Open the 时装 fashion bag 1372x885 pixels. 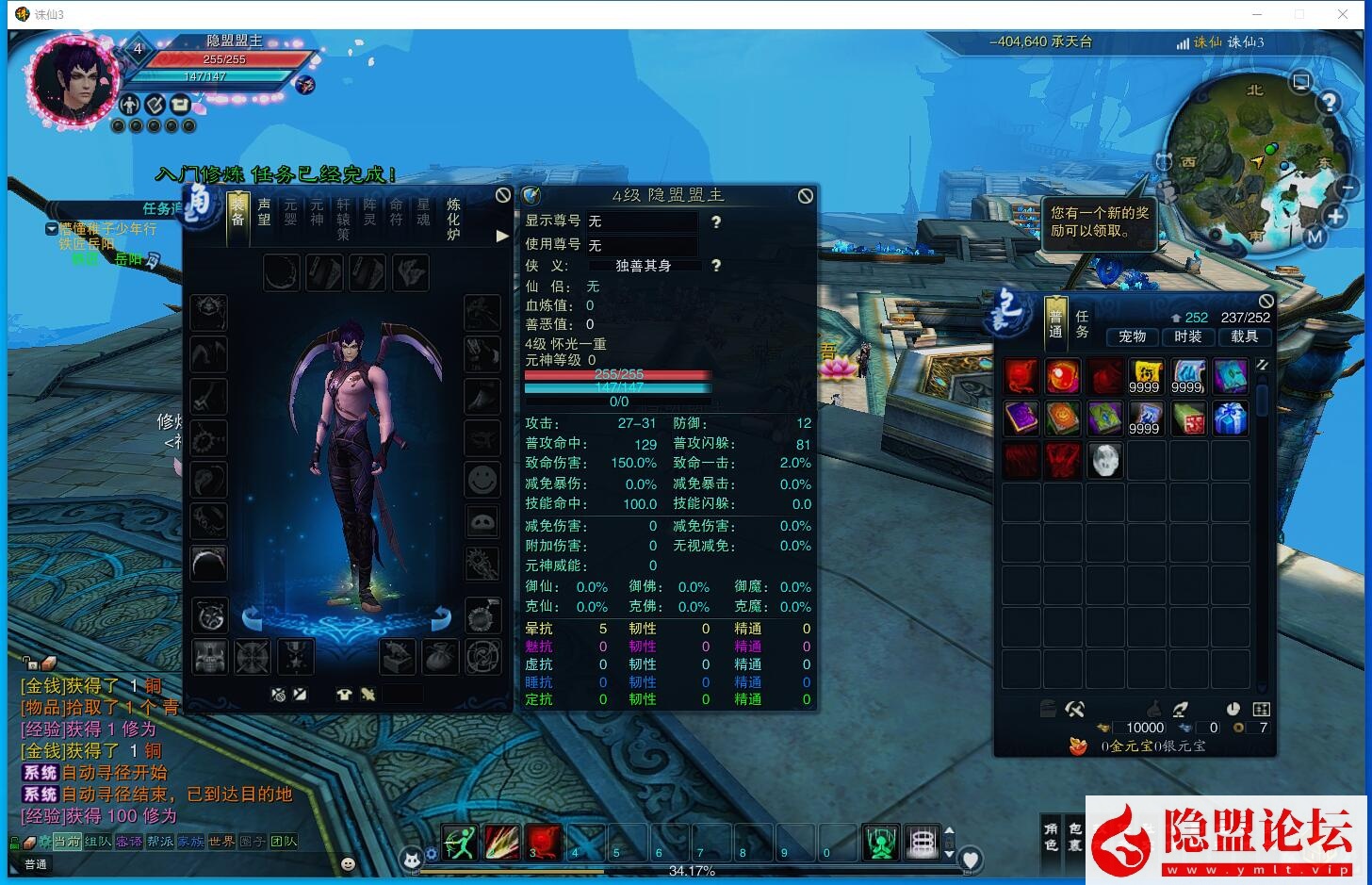pos(1187,336)
